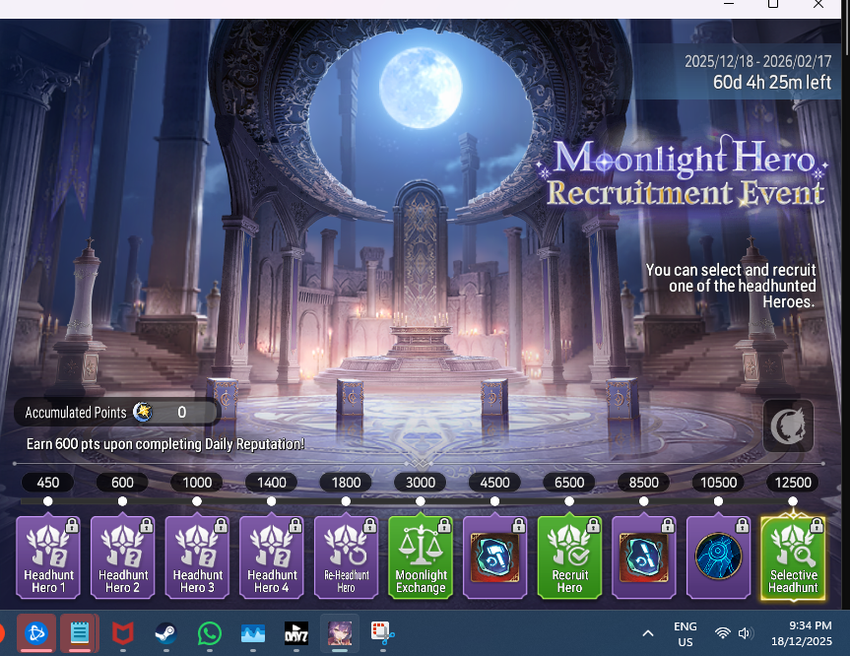
Task: Open the Moonlight Exchange tile
Action: (x=420, y=558)
